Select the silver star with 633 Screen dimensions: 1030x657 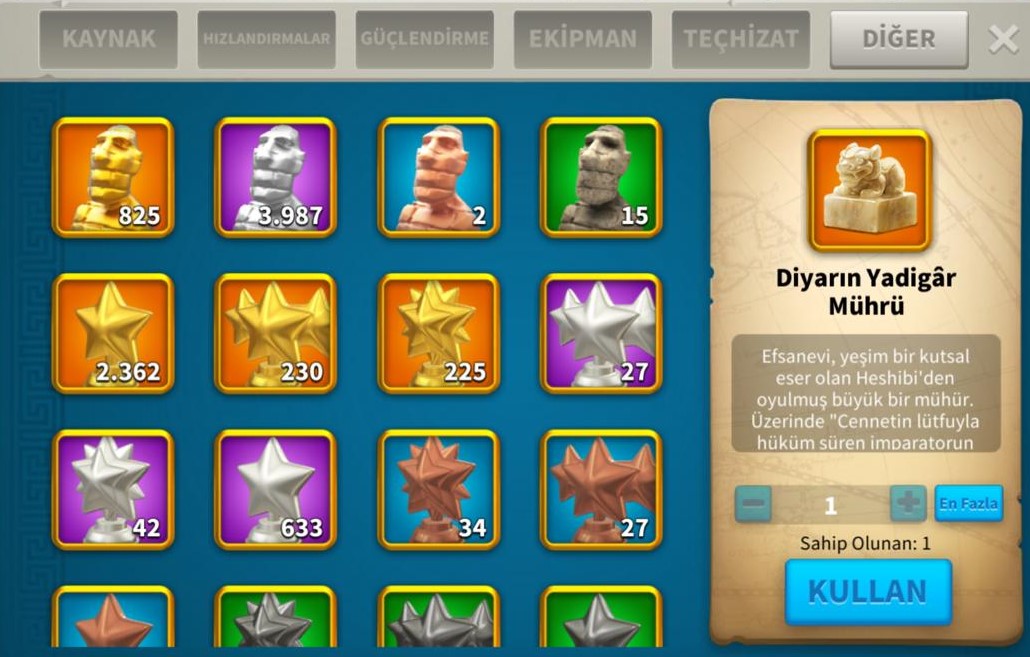[x=275, y=489]
